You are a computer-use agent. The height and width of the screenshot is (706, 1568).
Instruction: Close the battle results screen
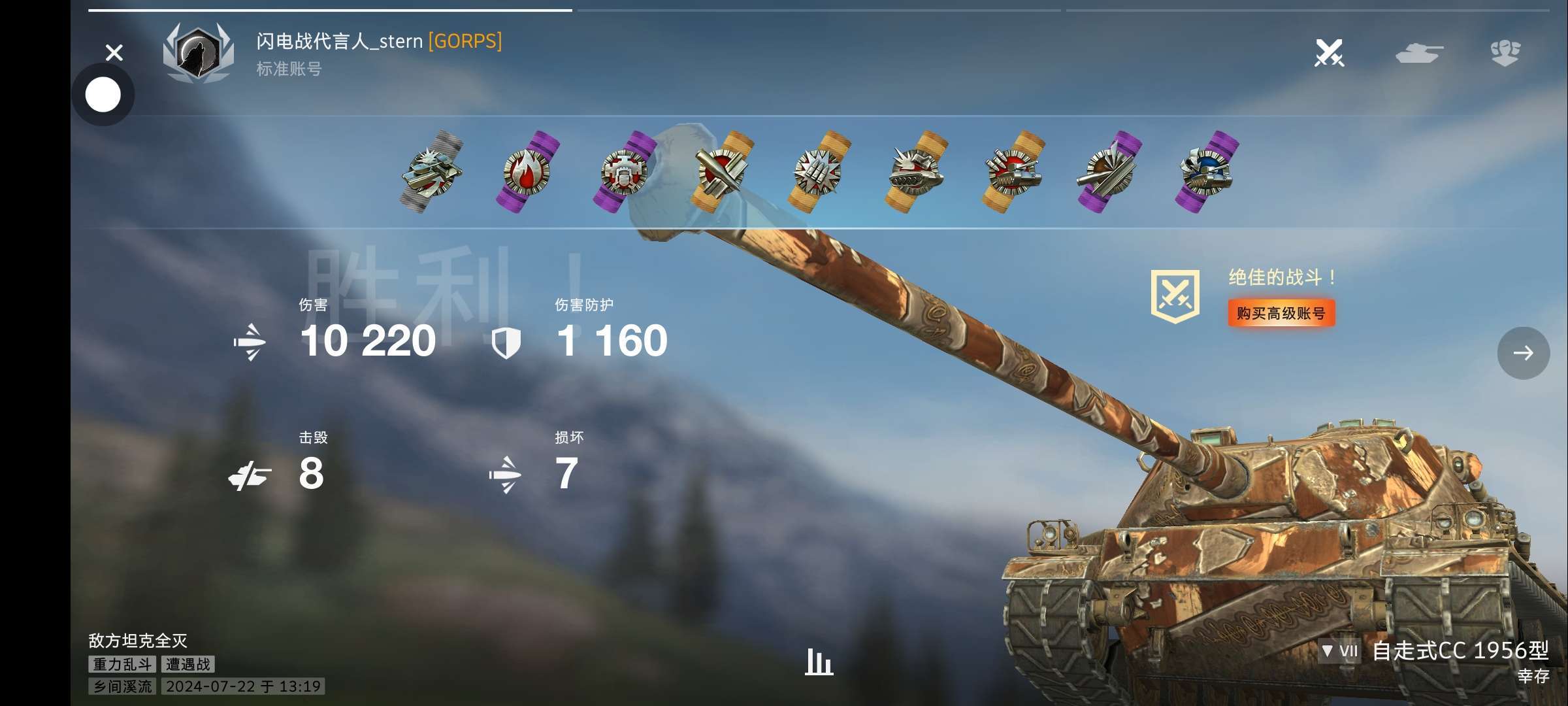click(x=114, y=52)
